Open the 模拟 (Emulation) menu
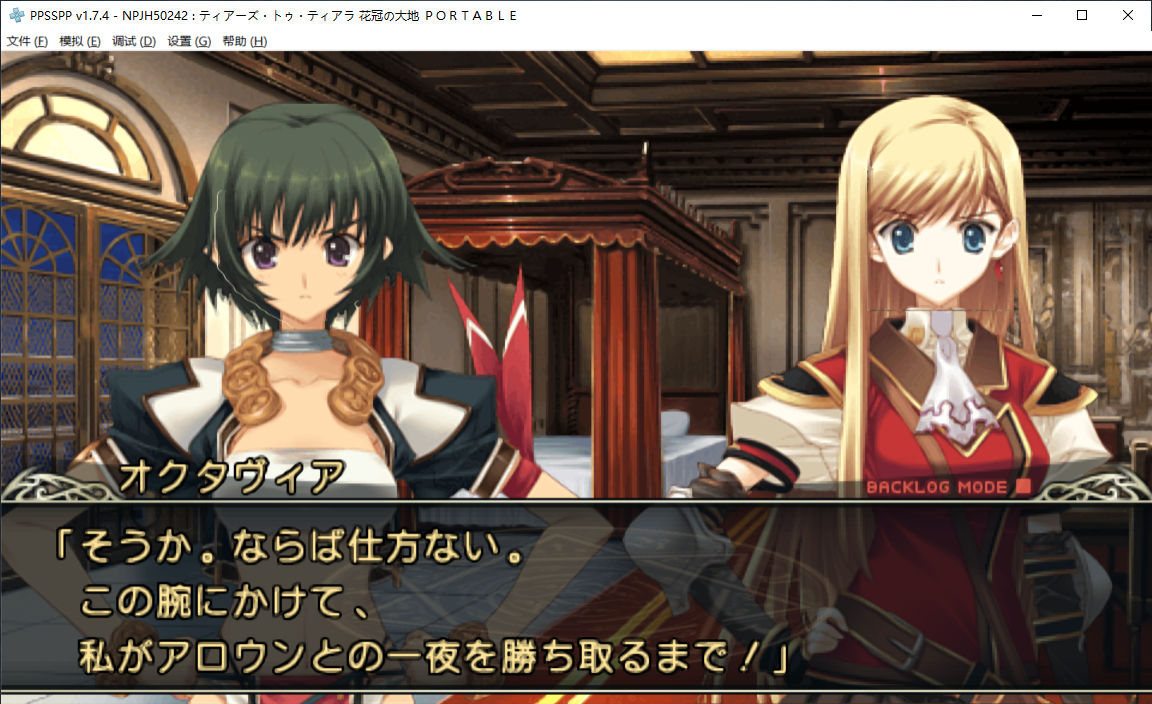Viewport: 1152px width, 704px height. coord(80,41)
